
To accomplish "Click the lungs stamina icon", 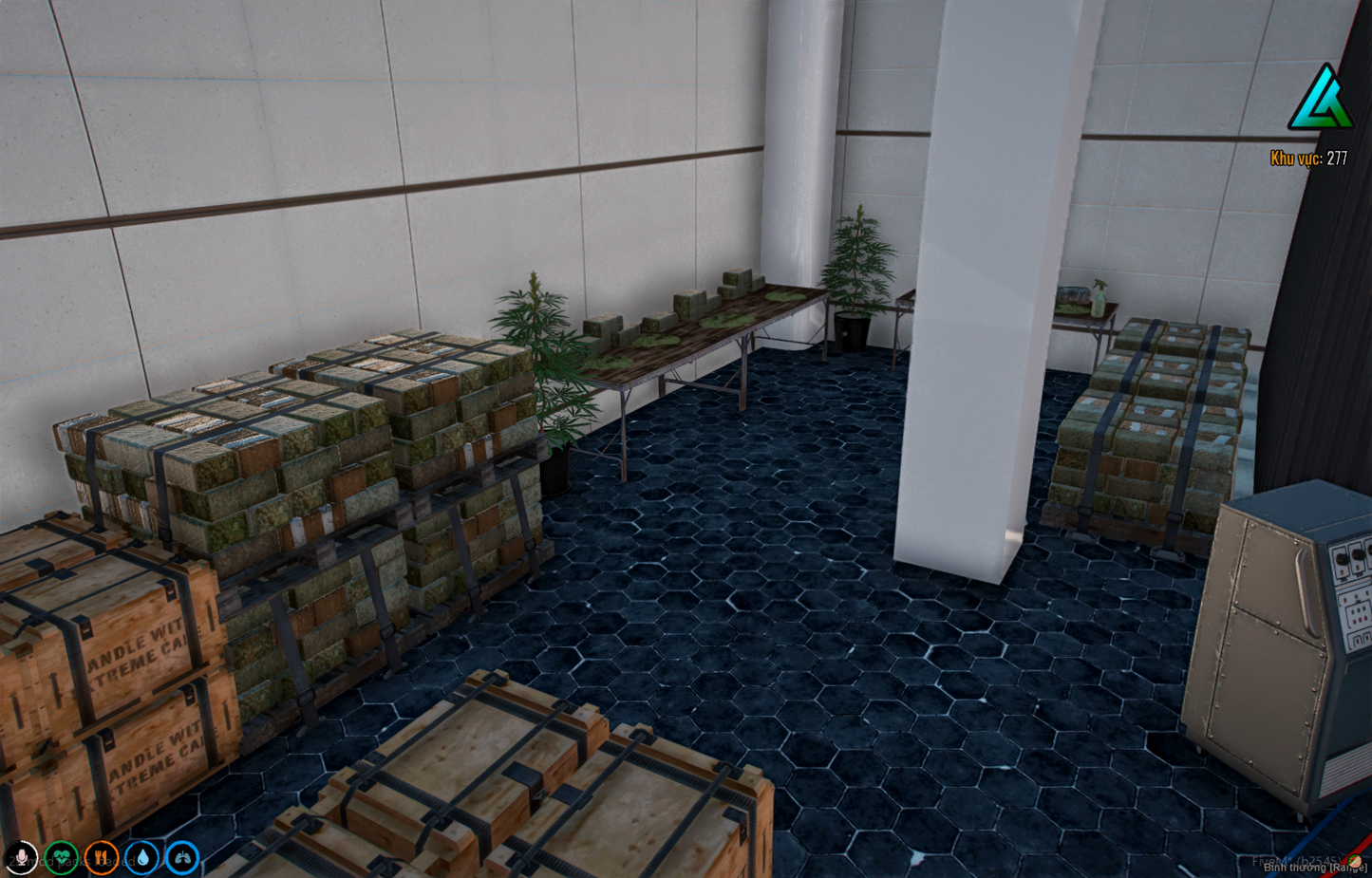I will [x=183, y=857].
